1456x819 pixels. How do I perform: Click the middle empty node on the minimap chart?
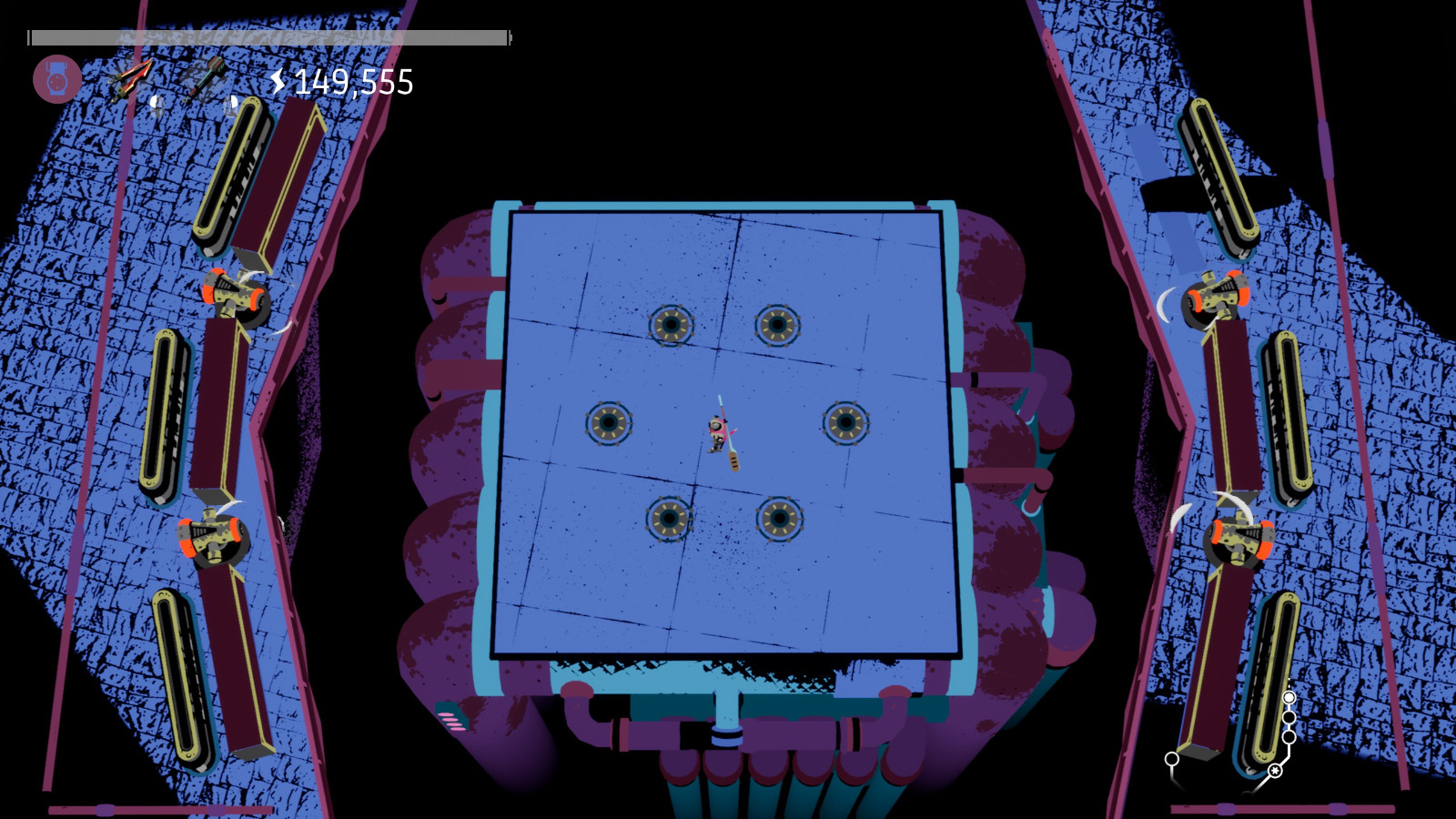pyautogui.click(x=1289, y=717)
